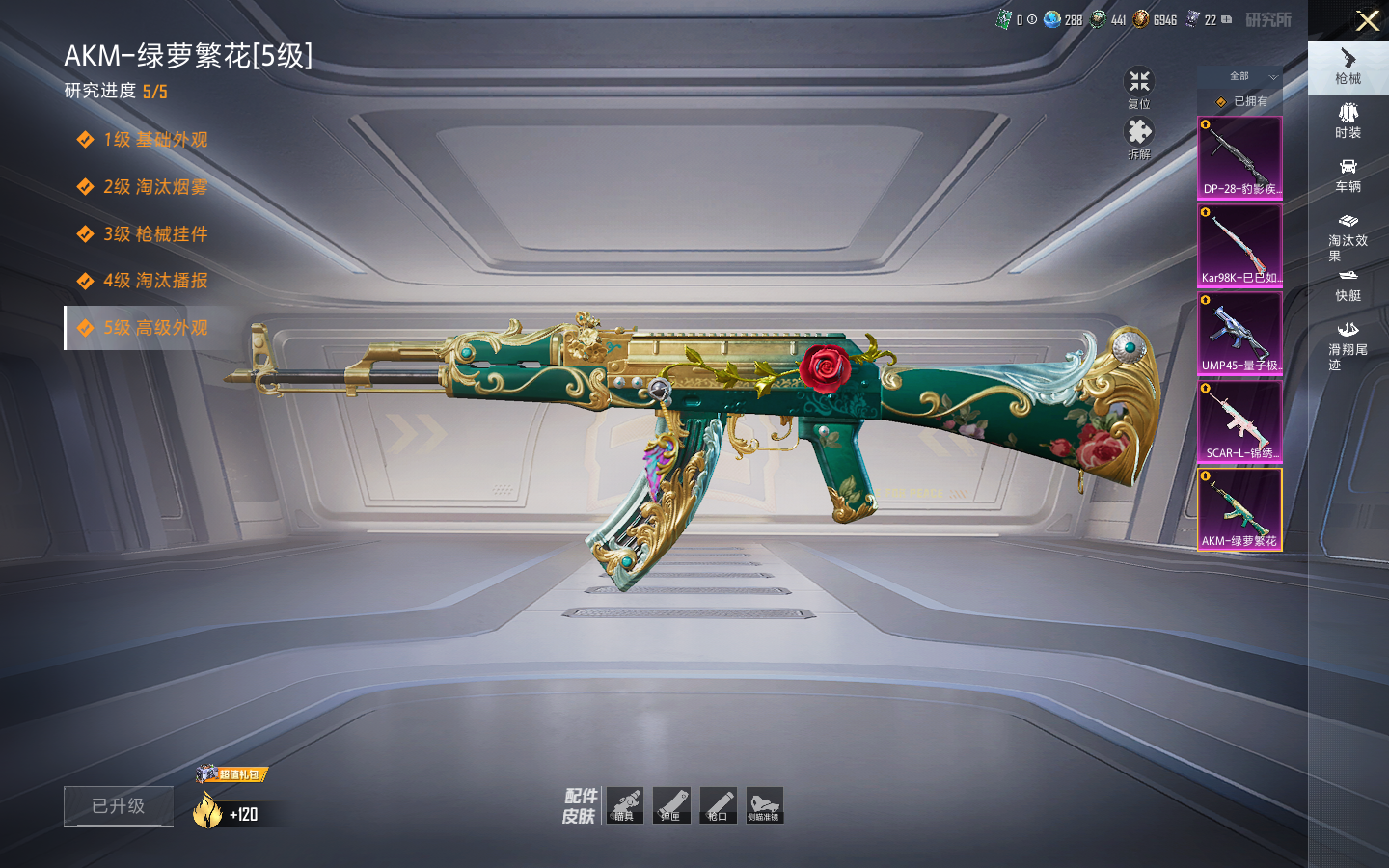Select the 滑翔尾迹 glide trail tab
Screen dimensions: 1389x868
(1348, 345)
